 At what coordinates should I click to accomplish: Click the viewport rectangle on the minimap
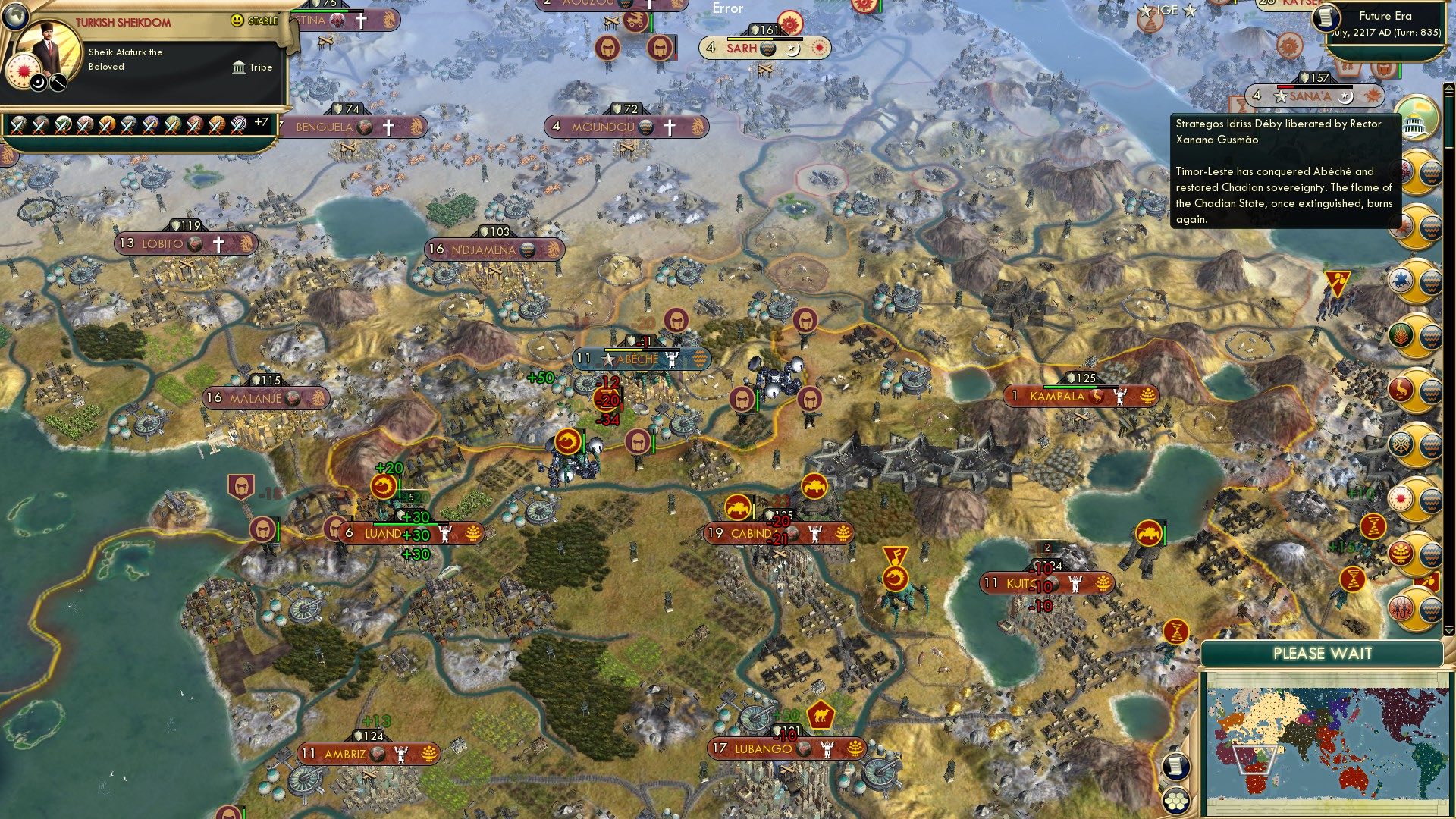click(x=1254, y=761)
